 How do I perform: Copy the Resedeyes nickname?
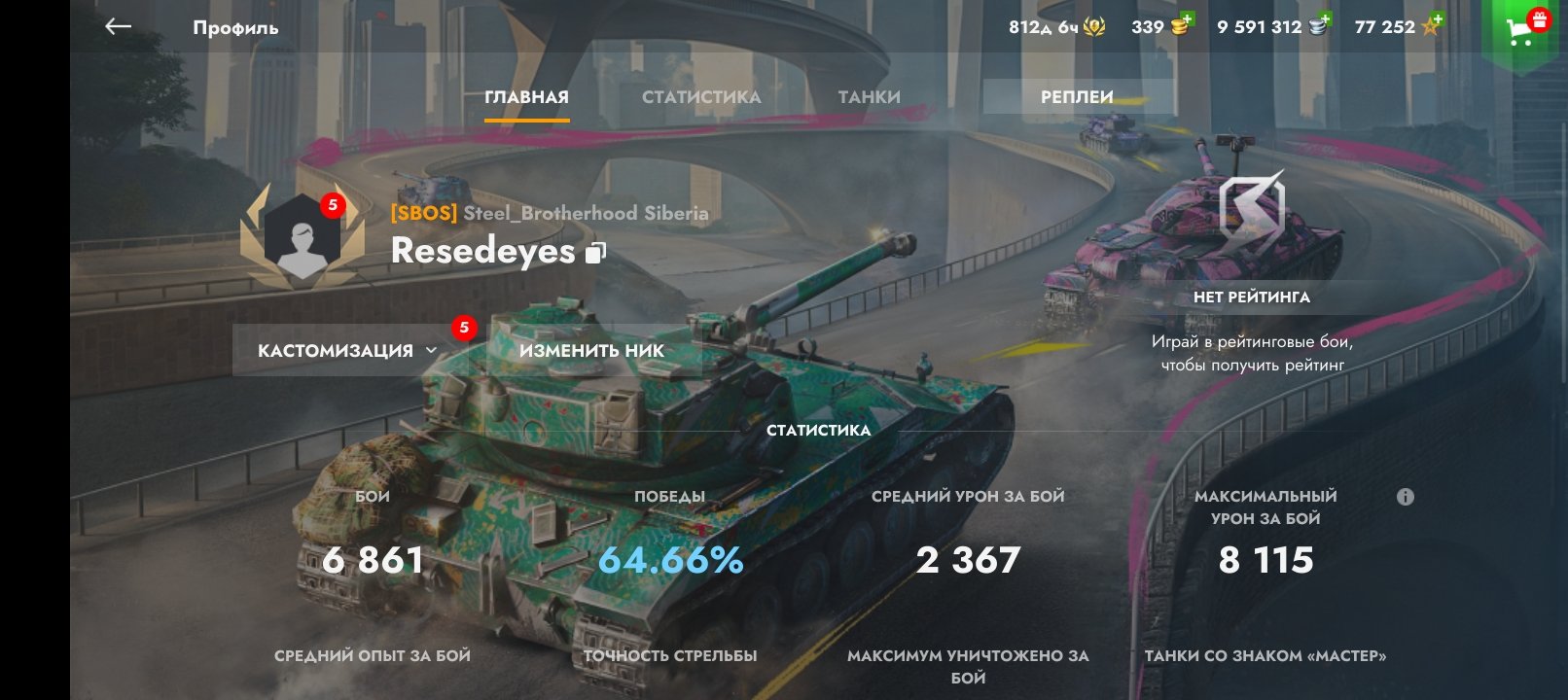(x=595, y=253)
